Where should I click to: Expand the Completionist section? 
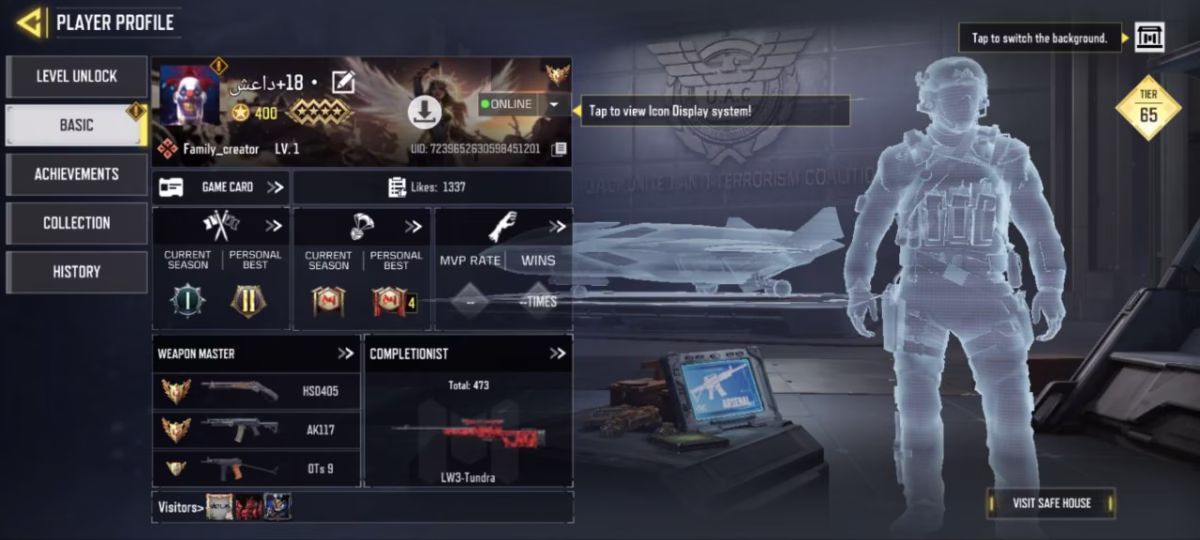pyautogui.click(x=557, y=353)
